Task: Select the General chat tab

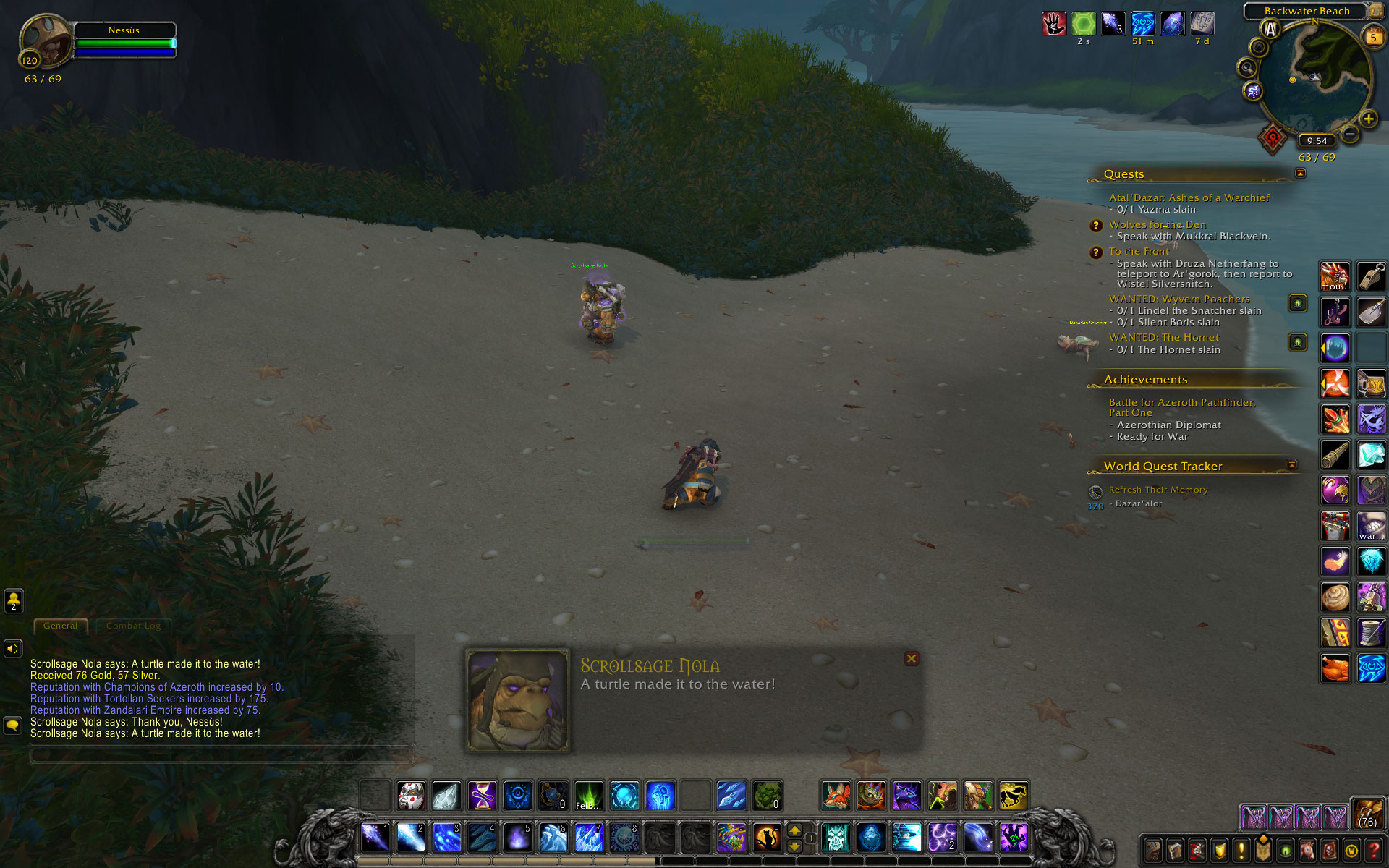Action: point(60,626)
